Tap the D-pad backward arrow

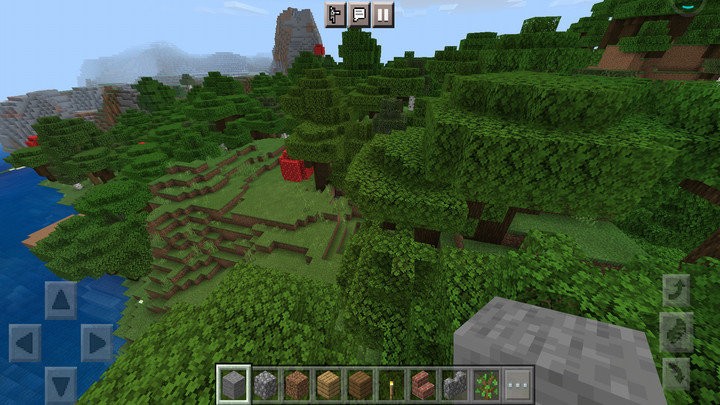[x=60, y=384]
